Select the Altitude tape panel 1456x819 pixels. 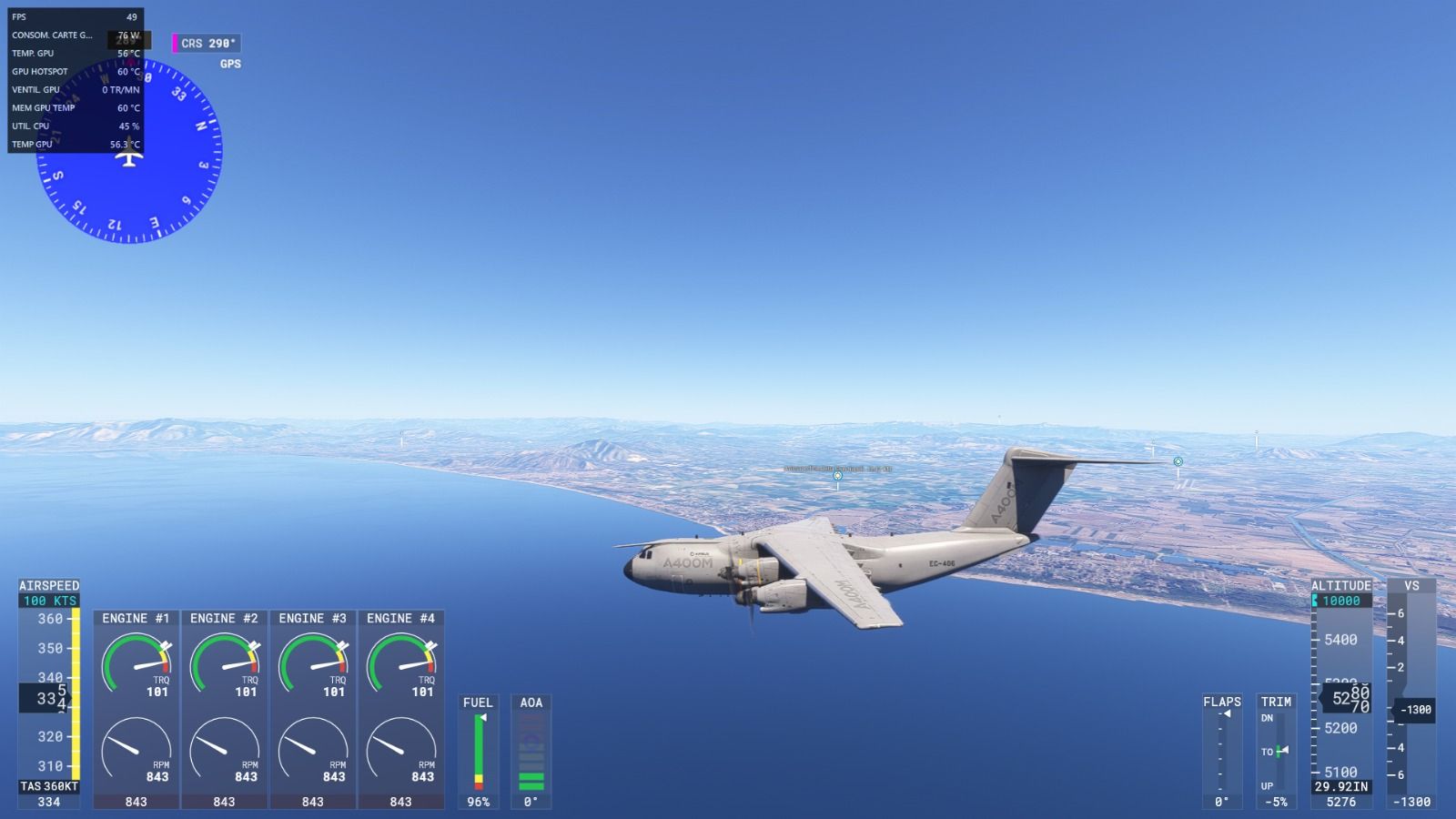1340,696
